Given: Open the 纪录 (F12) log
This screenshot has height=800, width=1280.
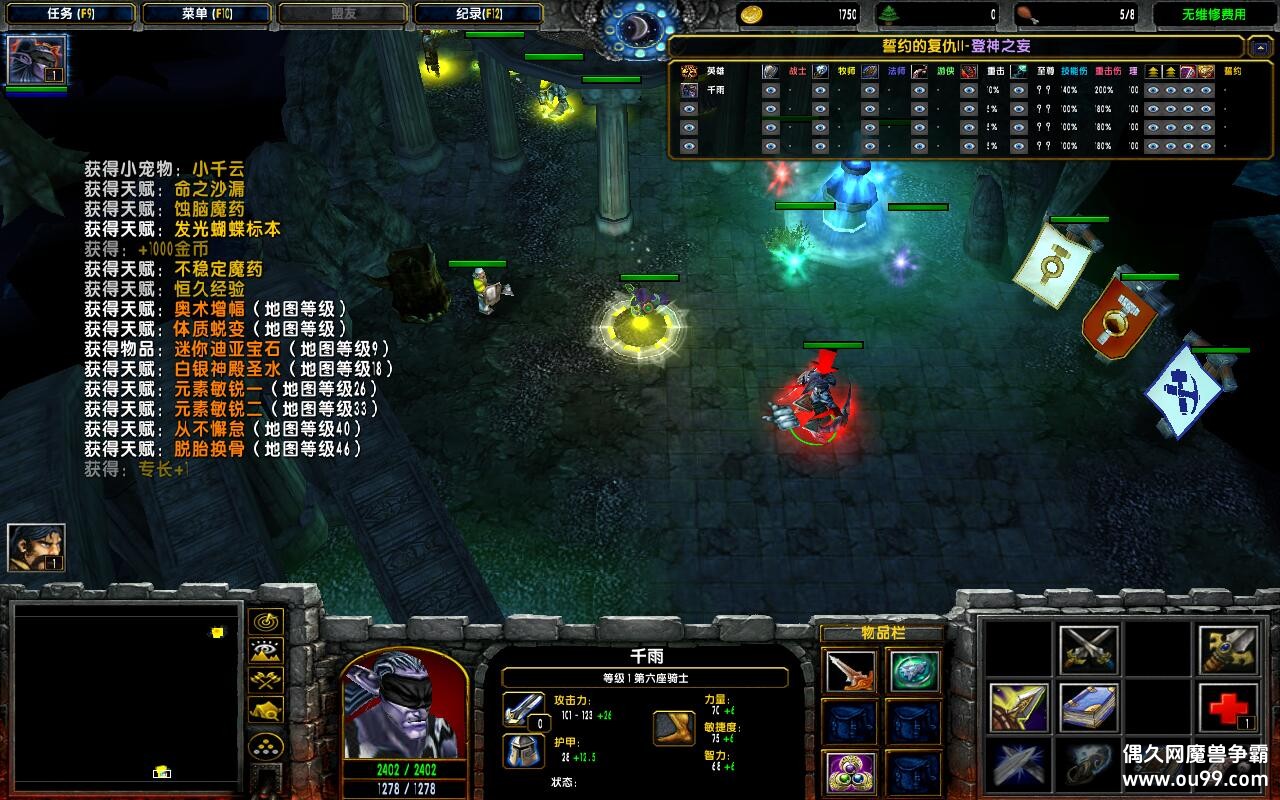Looking at the screenshot, I should click(x=479, y=14).
